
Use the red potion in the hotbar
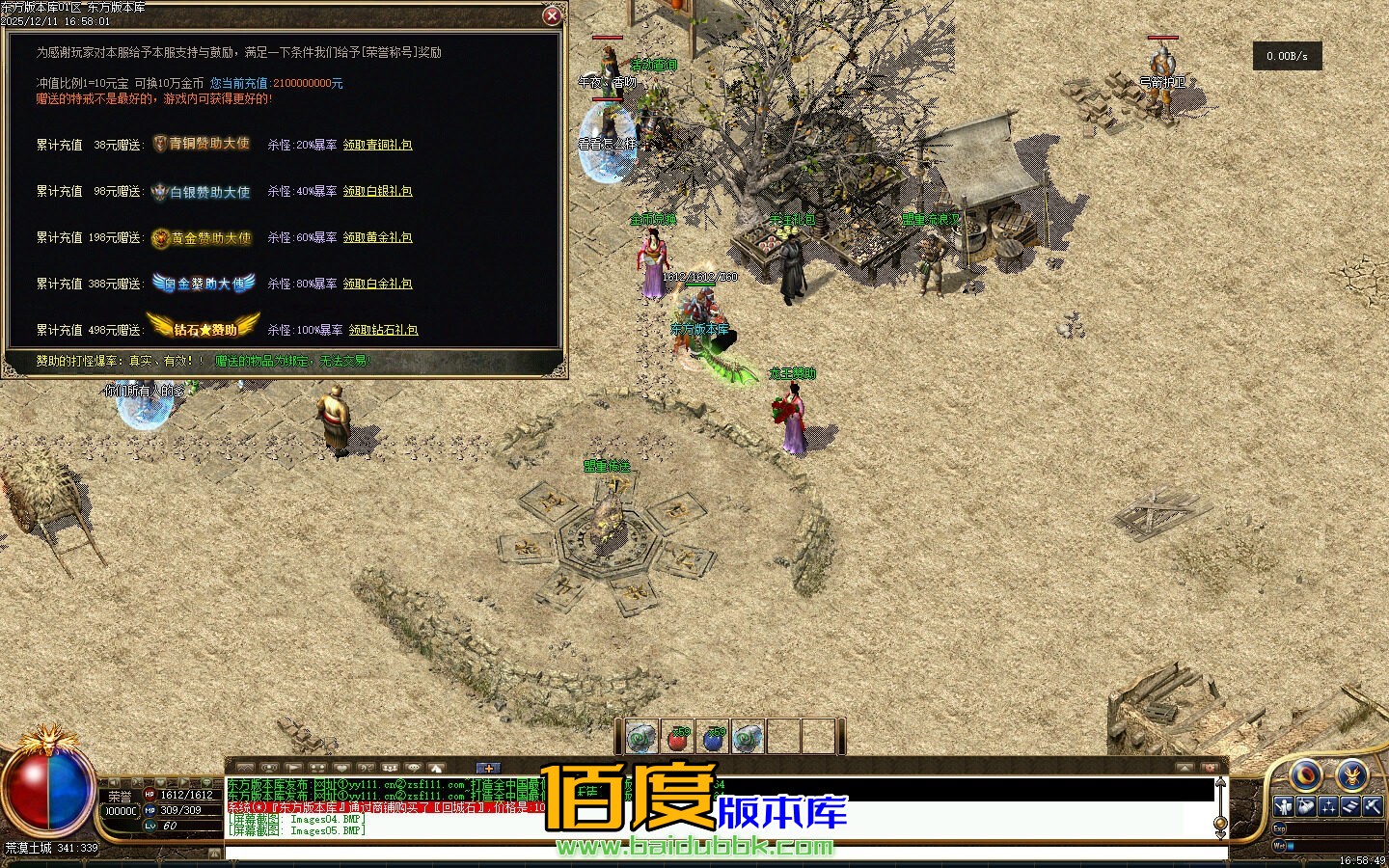tap(677, 738)
